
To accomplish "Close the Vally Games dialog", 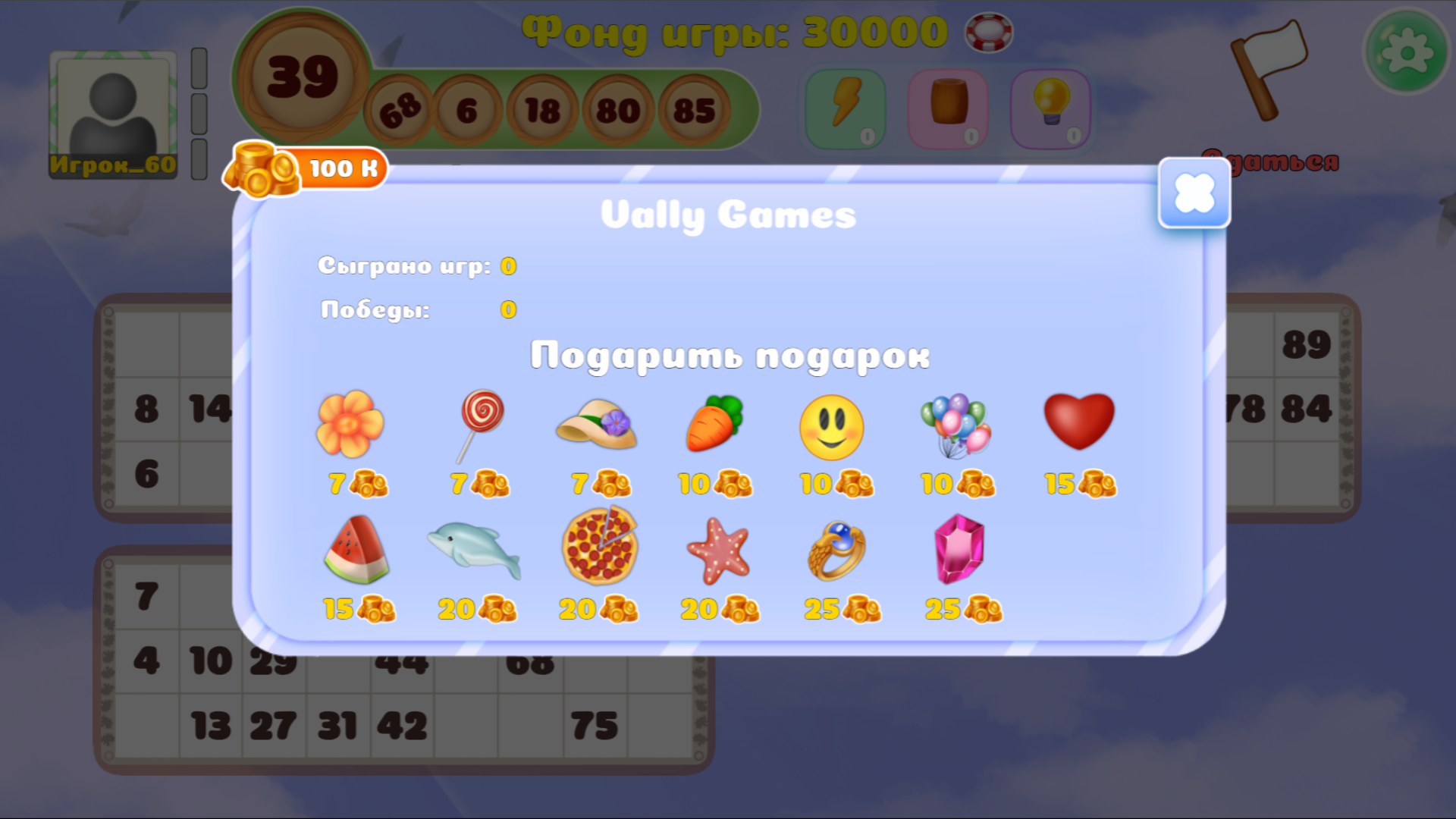I will 1194,193.
